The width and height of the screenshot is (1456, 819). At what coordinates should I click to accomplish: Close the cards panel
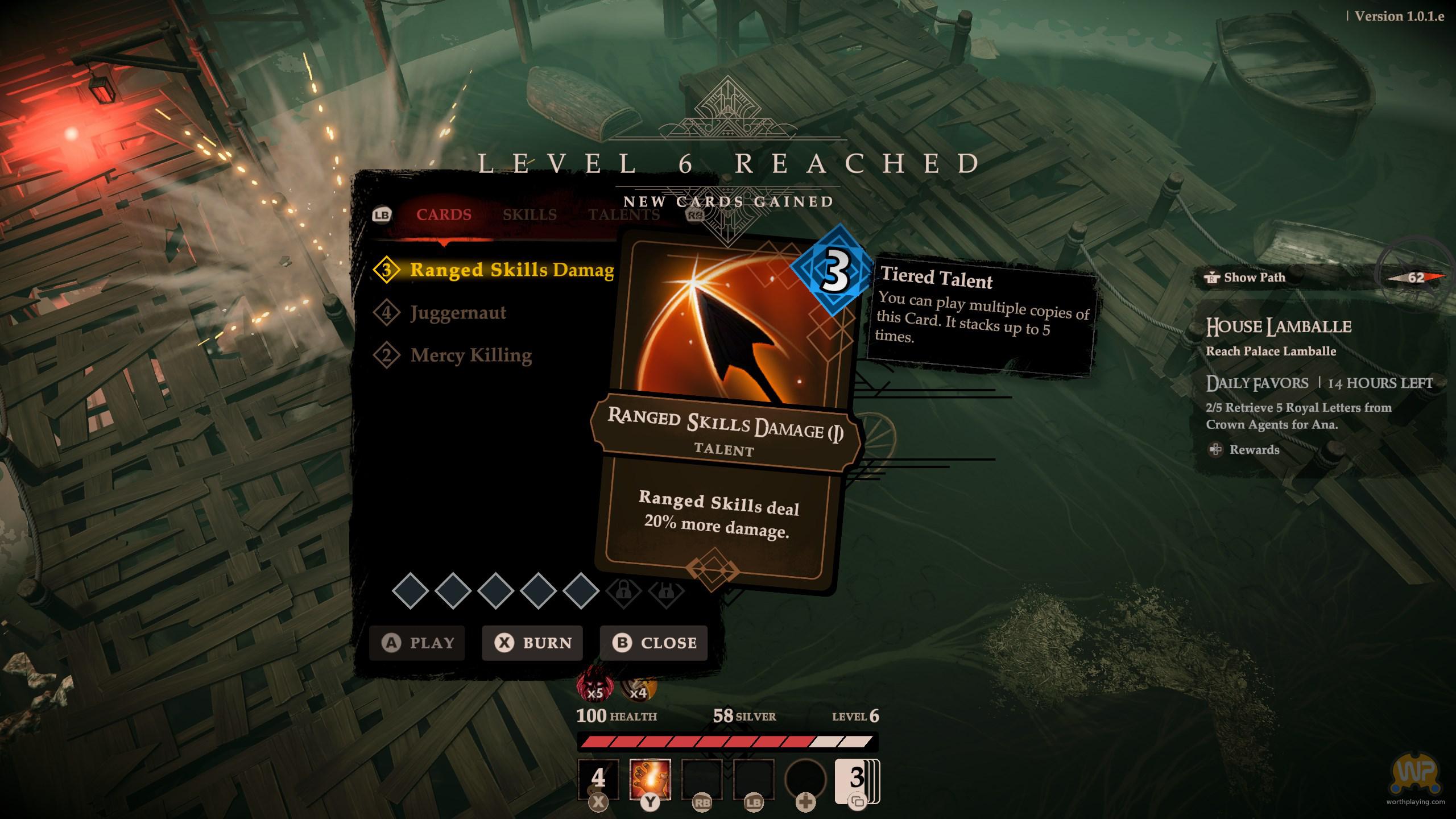pyautogui.click(x=653, y=643)
